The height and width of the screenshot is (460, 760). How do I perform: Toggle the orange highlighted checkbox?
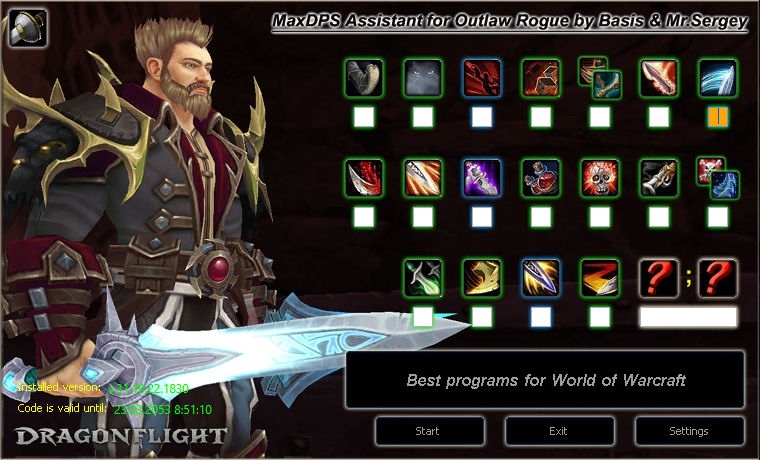(718, 117)
